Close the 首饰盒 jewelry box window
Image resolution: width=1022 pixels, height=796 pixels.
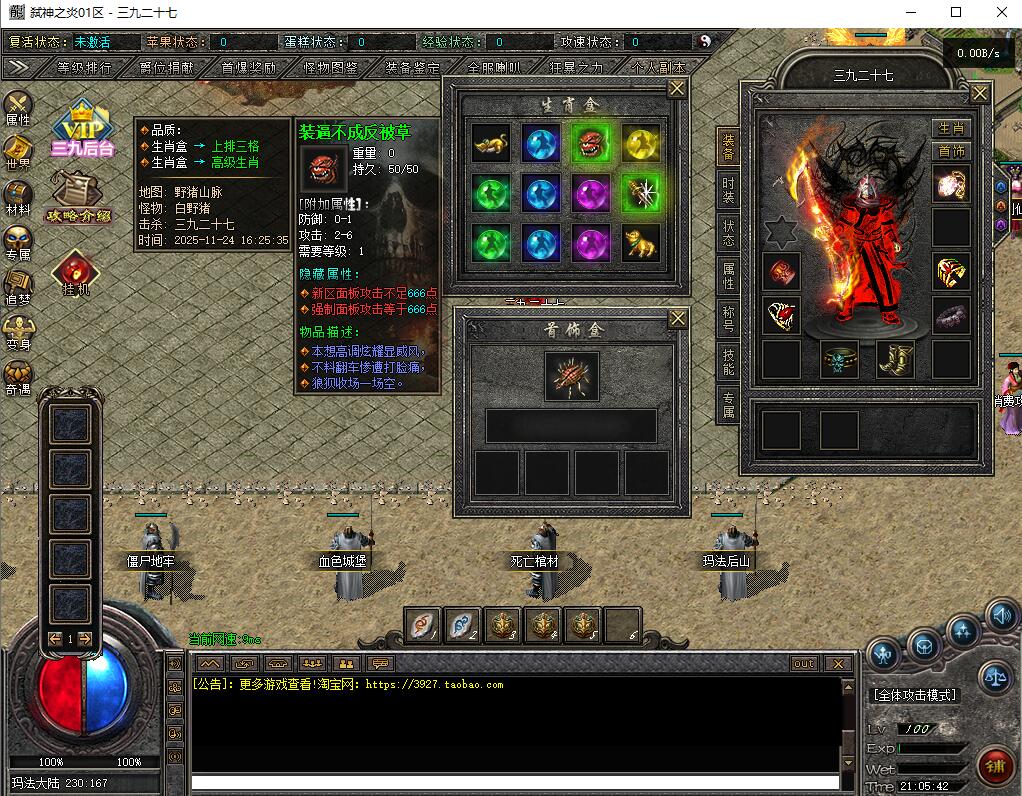point(677,319)
